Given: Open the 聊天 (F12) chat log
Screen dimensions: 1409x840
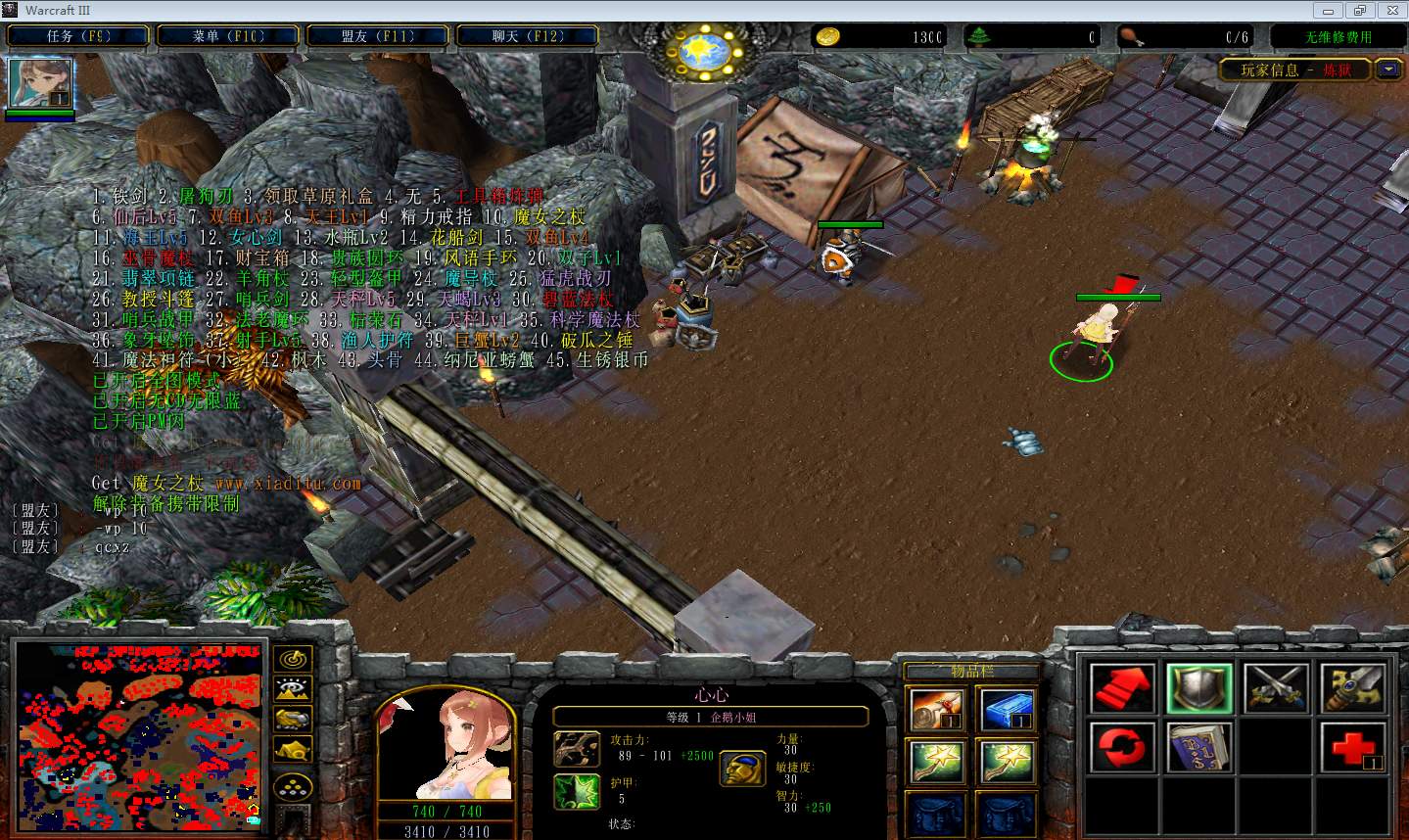Looking at the screenshot, I should point(528,36).
